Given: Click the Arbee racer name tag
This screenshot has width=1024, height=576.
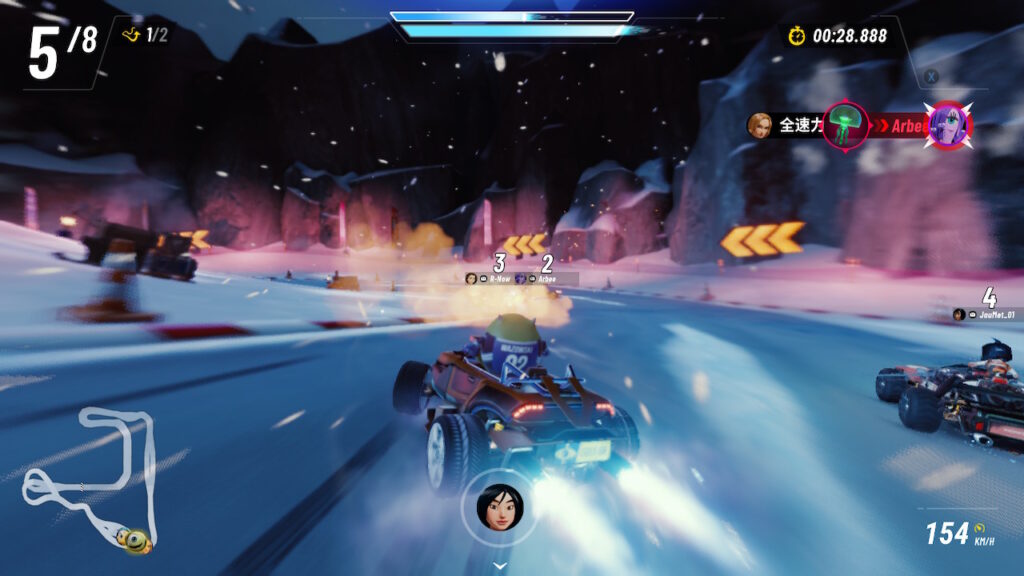Looking at the screenshot, I should pos(546,279).
